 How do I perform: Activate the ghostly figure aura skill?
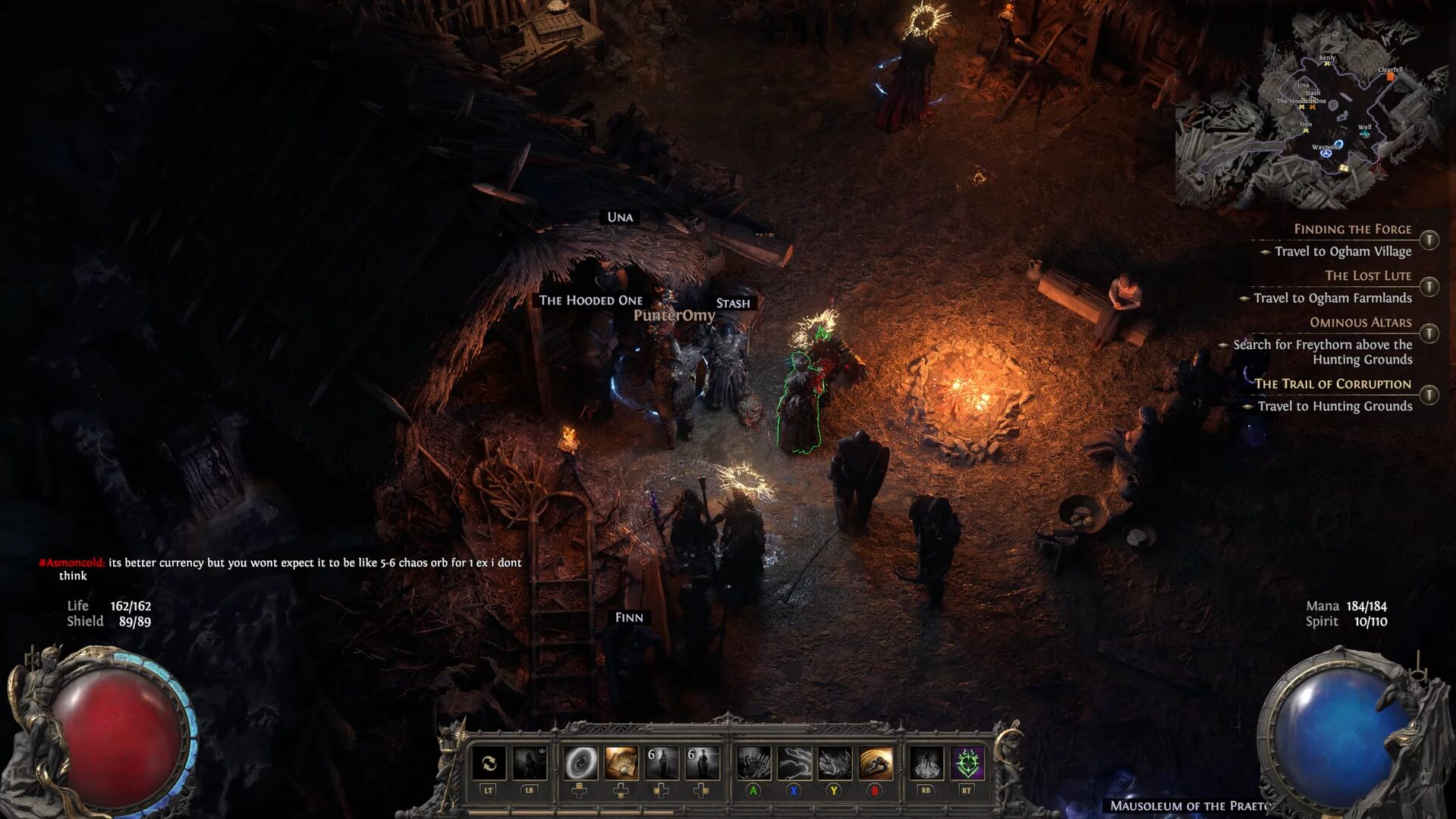(926, 763)
